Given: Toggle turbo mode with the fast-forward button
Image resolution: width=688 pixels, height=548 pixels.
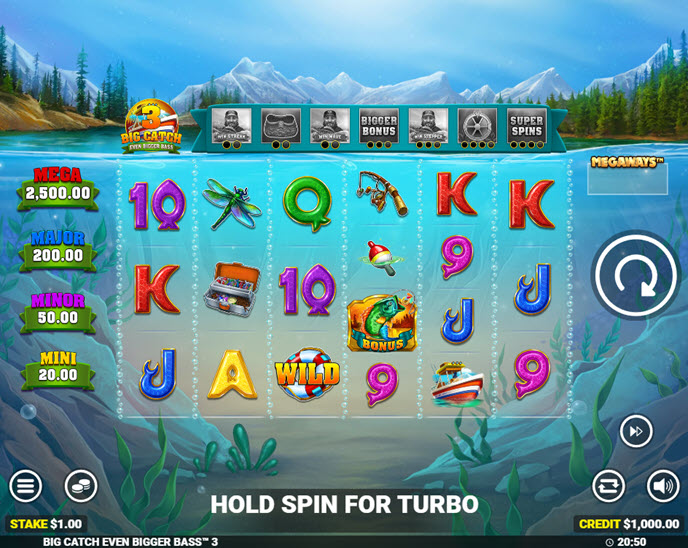Looking at the screenshot, I should (x=636, y=431).
